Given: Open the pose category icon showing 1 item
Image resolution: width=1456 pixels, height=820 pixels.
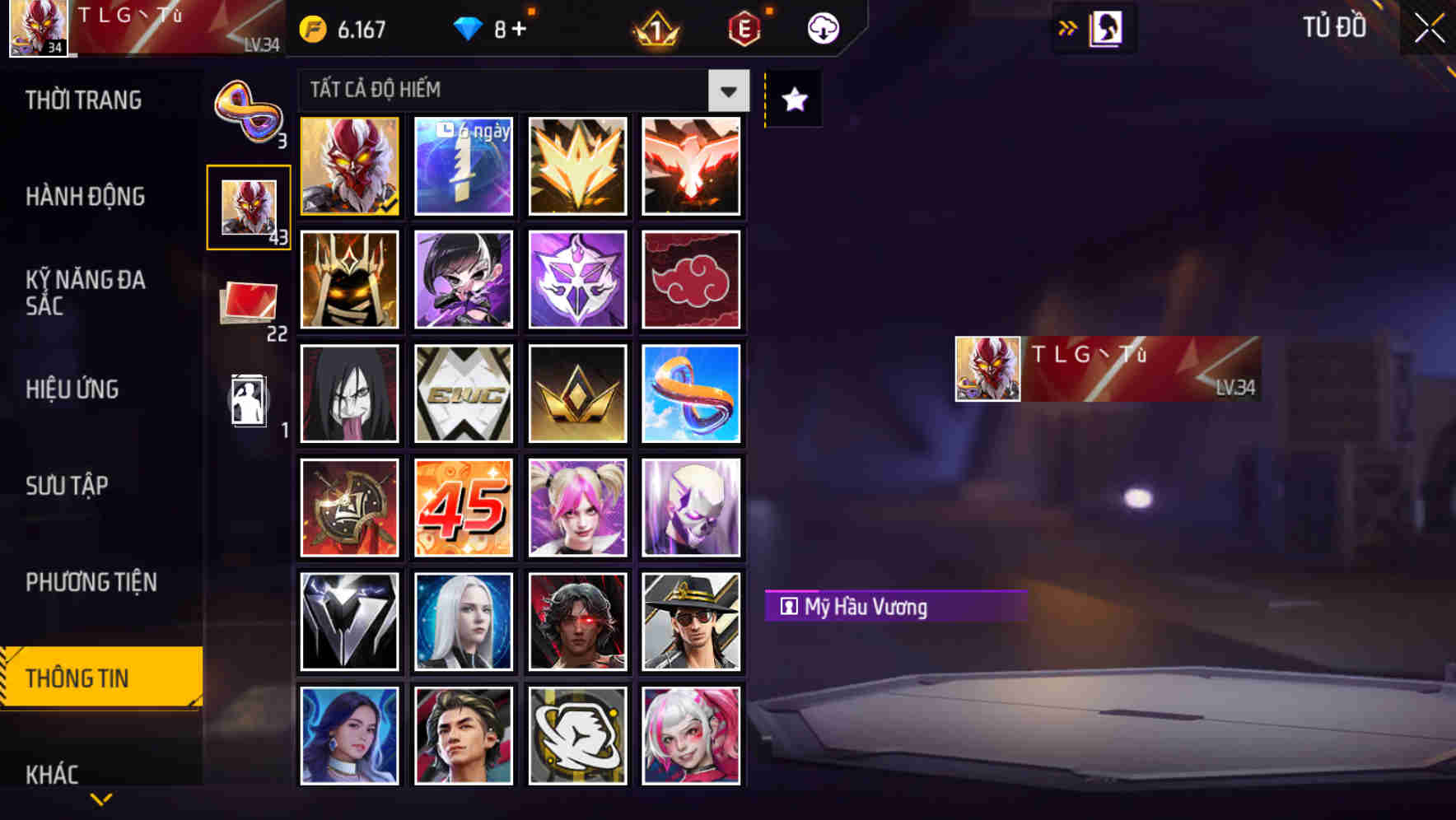Looking at the screenshot, I should tap(247, 401).
